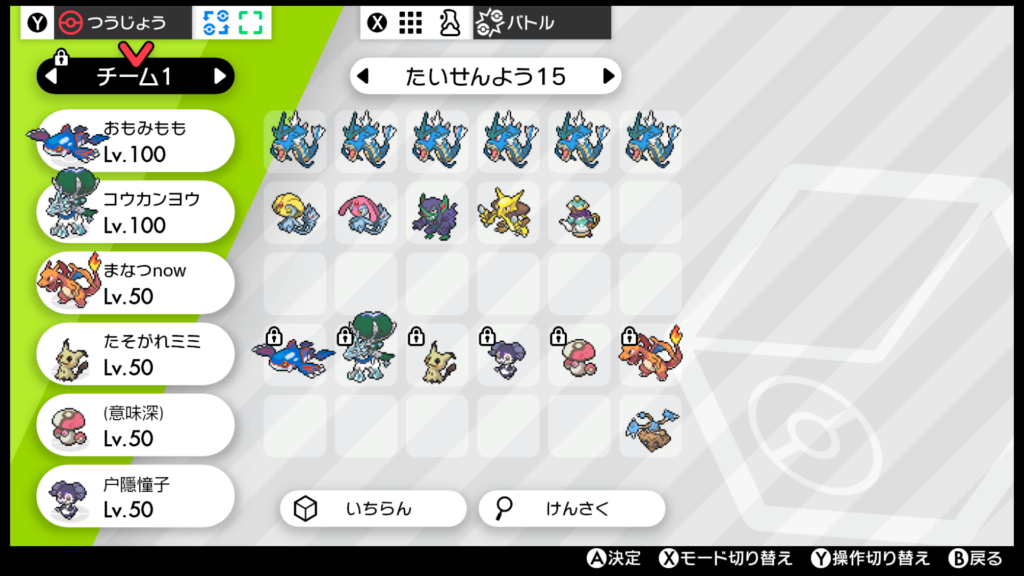The image size is (1024, 576).
Task: Select party member コウカンヨウ
Action: (x=135, y=212)
